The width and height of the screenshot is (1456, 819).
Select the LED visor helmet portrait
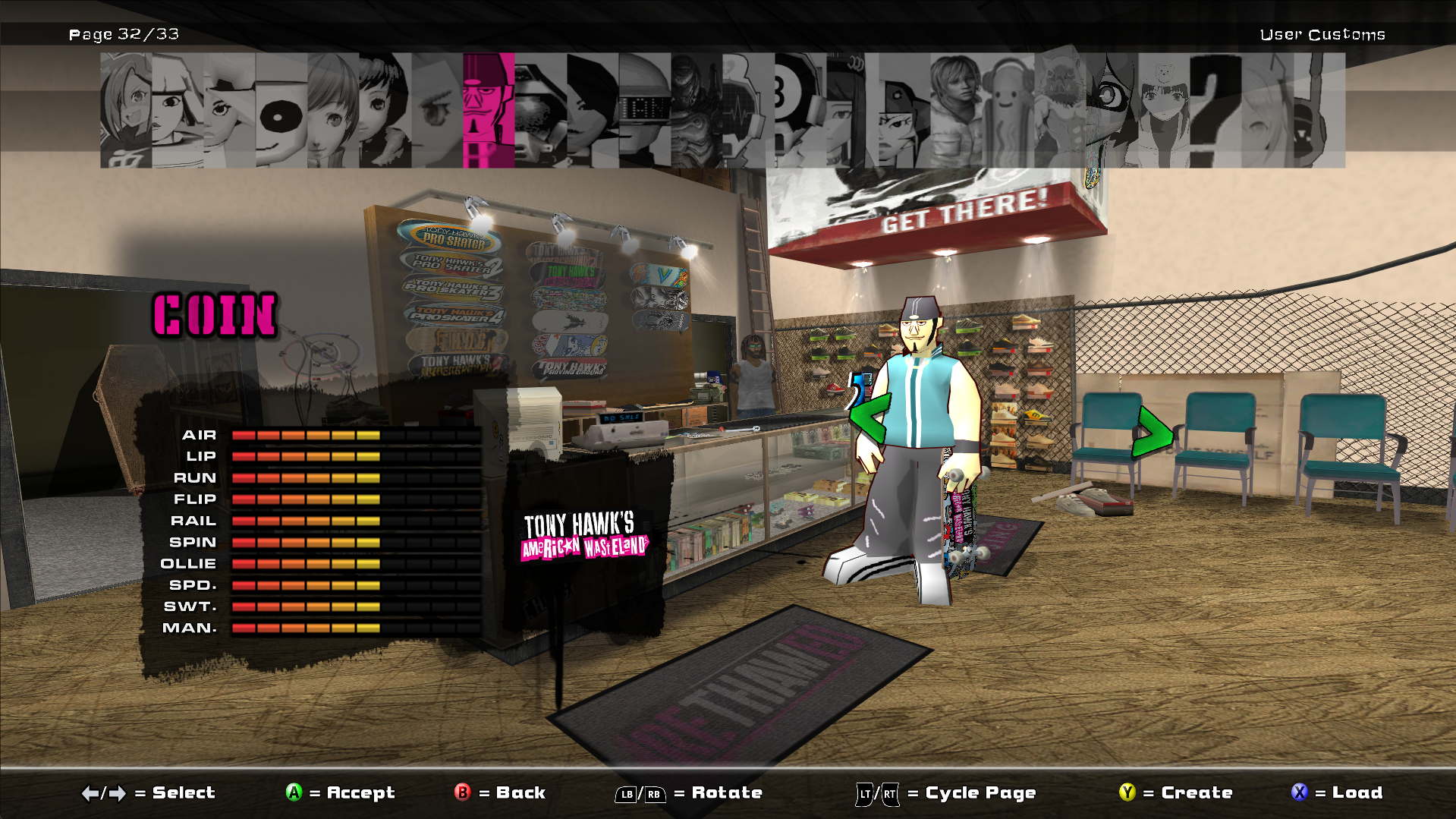pos(644,110)
